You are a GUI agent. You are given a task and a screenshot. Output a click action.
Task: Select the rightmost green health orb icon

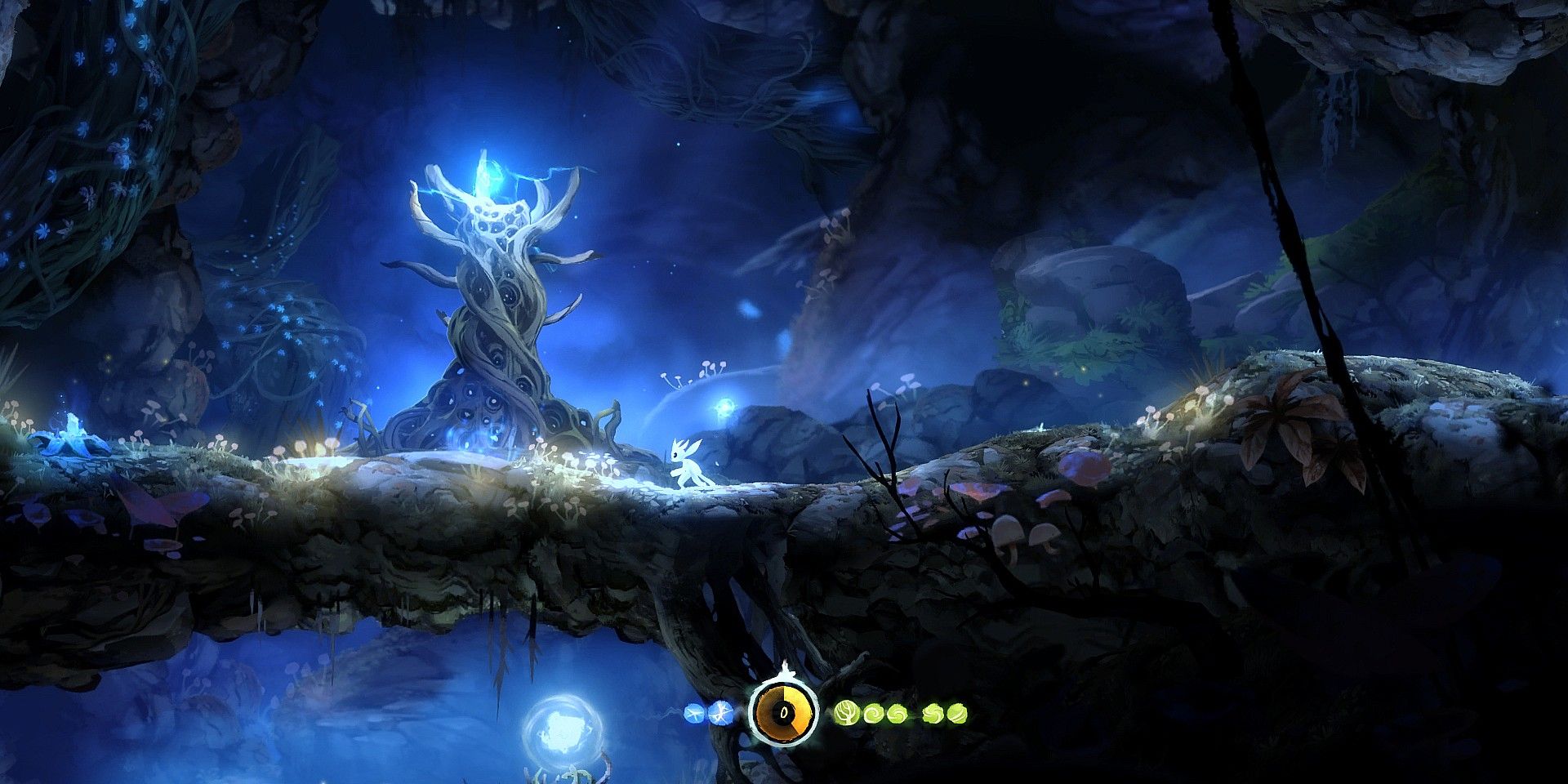pyautogui.click(x=960, y=713)
